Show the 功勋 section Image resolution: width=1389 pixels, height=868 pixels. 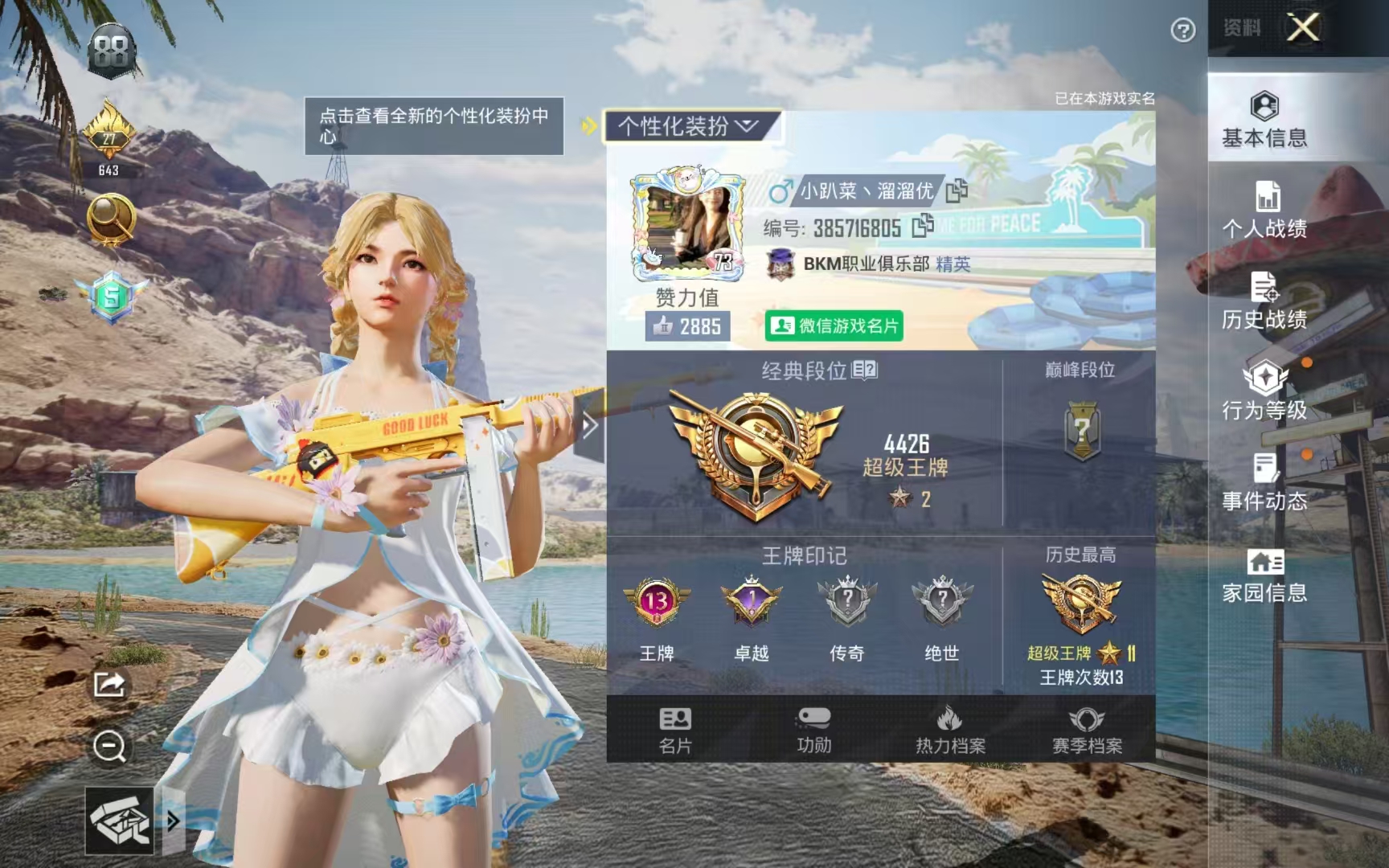coord(813,730)
